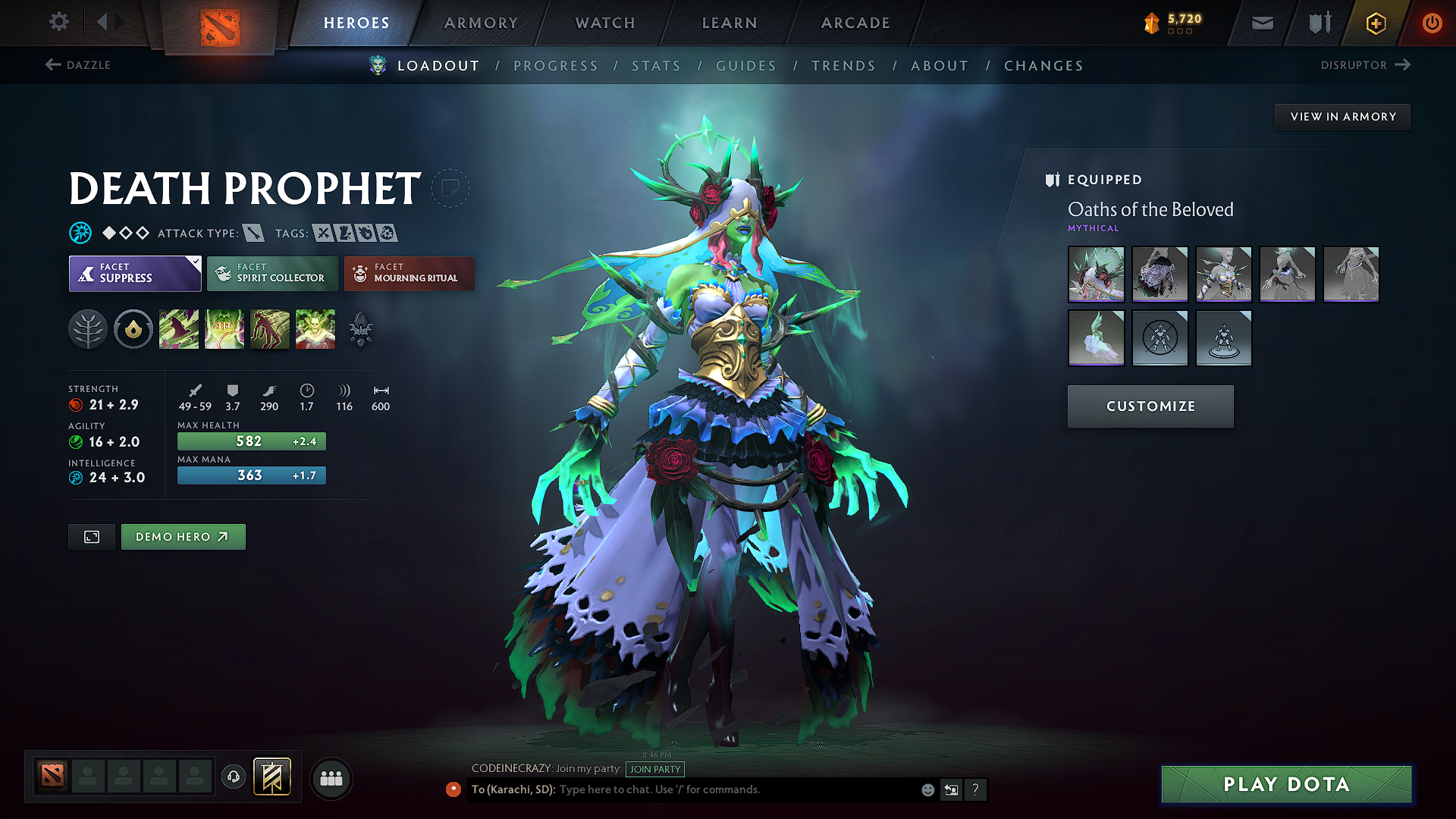The width and height of the screenshot is (1456, 819).
Task: Open Death Prophet's talent tree icon
Action: pyautogui.click(x=88, y=328)
